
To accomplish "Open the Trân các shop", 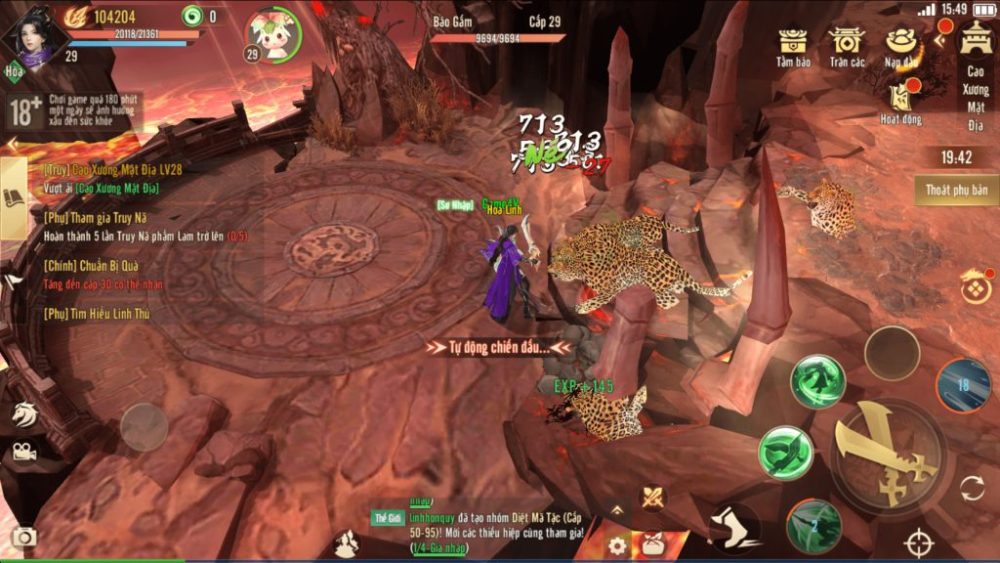I will 846,45.
